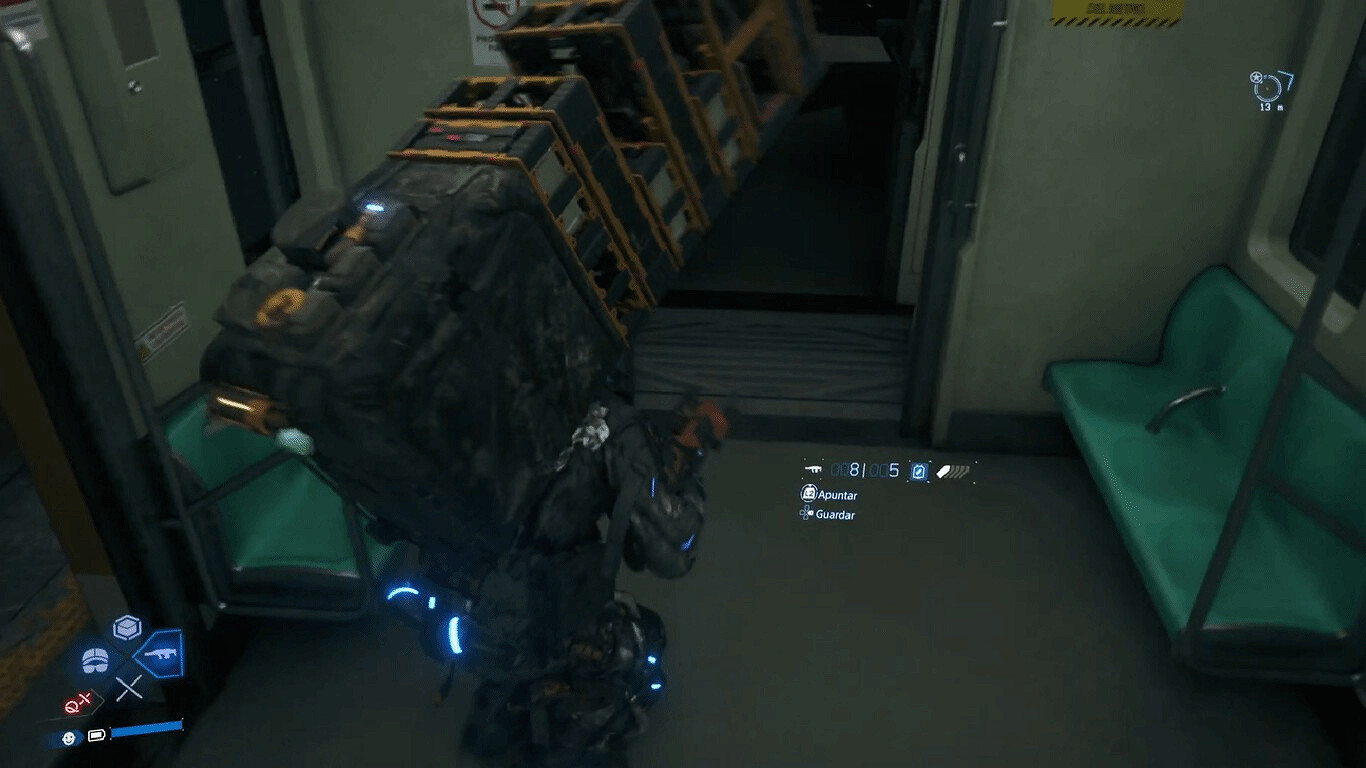Click the battery indicator icon
The image size is (1366, 768).
click(x=96, y=736)
